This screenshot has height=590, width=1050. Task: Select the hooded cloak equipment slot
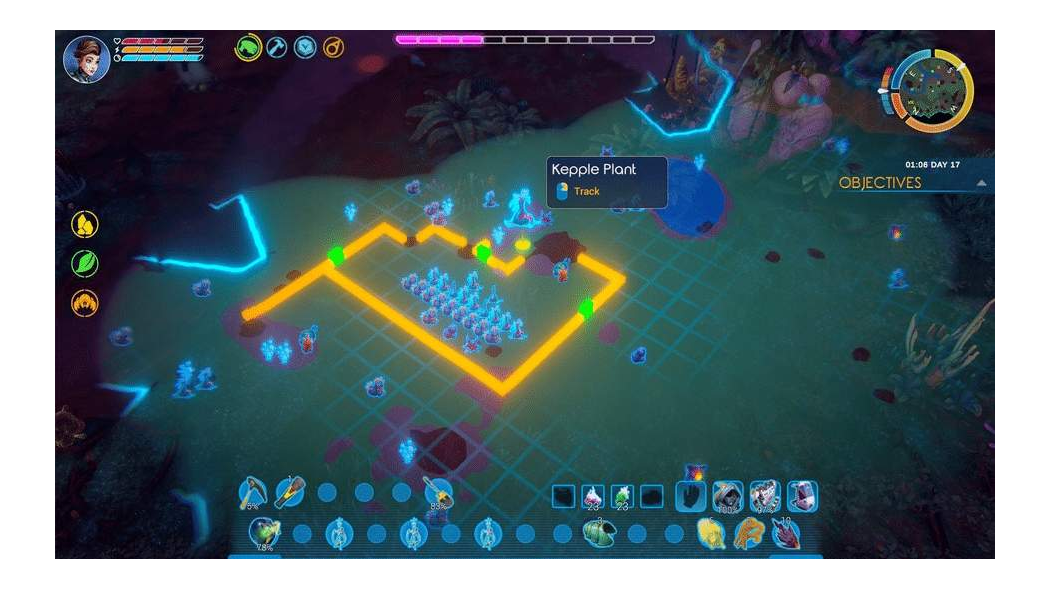pyautogui.click(x=727, y=495)
